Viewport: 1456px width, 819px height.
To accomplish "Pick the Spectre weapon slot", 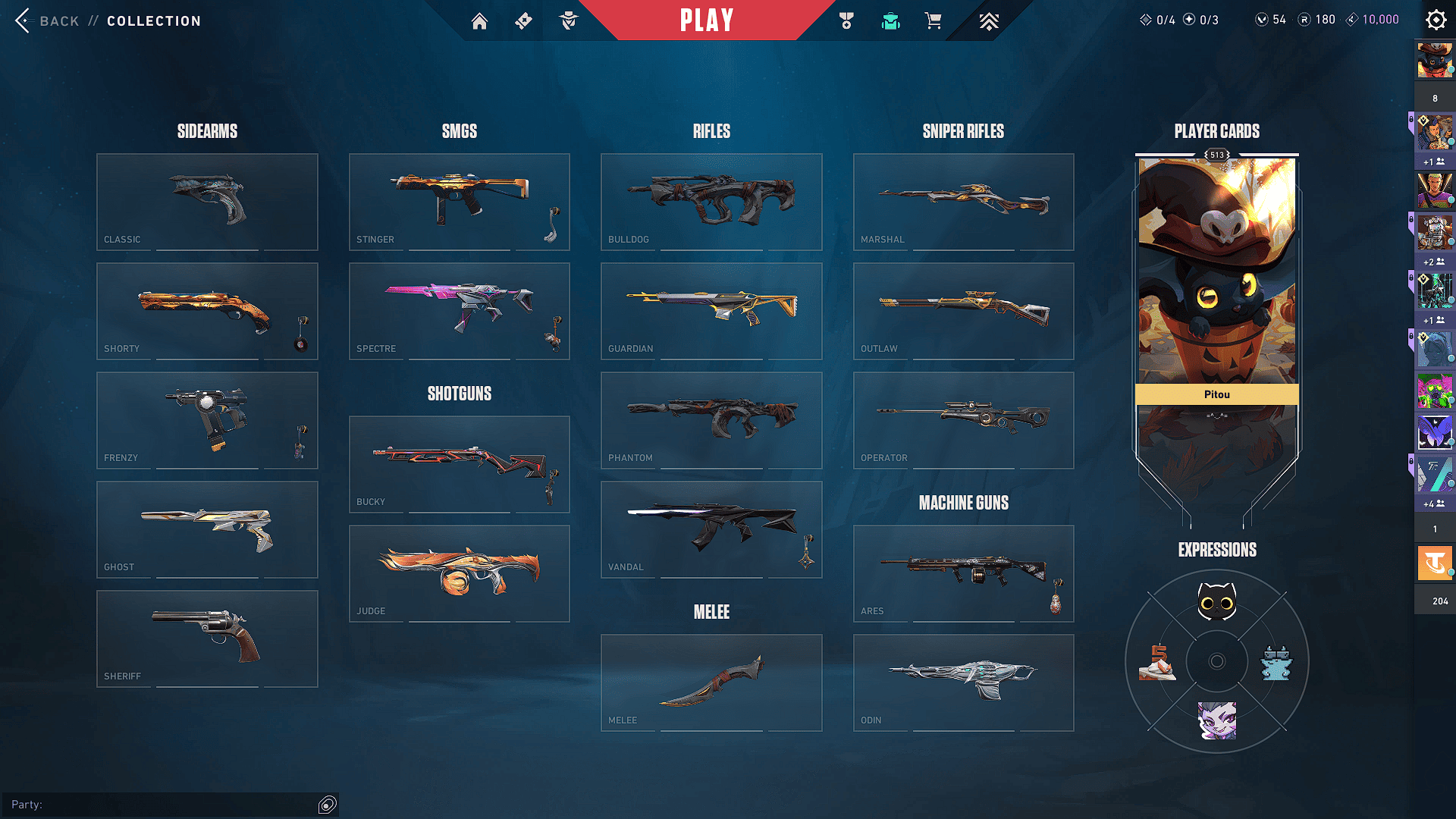I will (x=459, y=311).
